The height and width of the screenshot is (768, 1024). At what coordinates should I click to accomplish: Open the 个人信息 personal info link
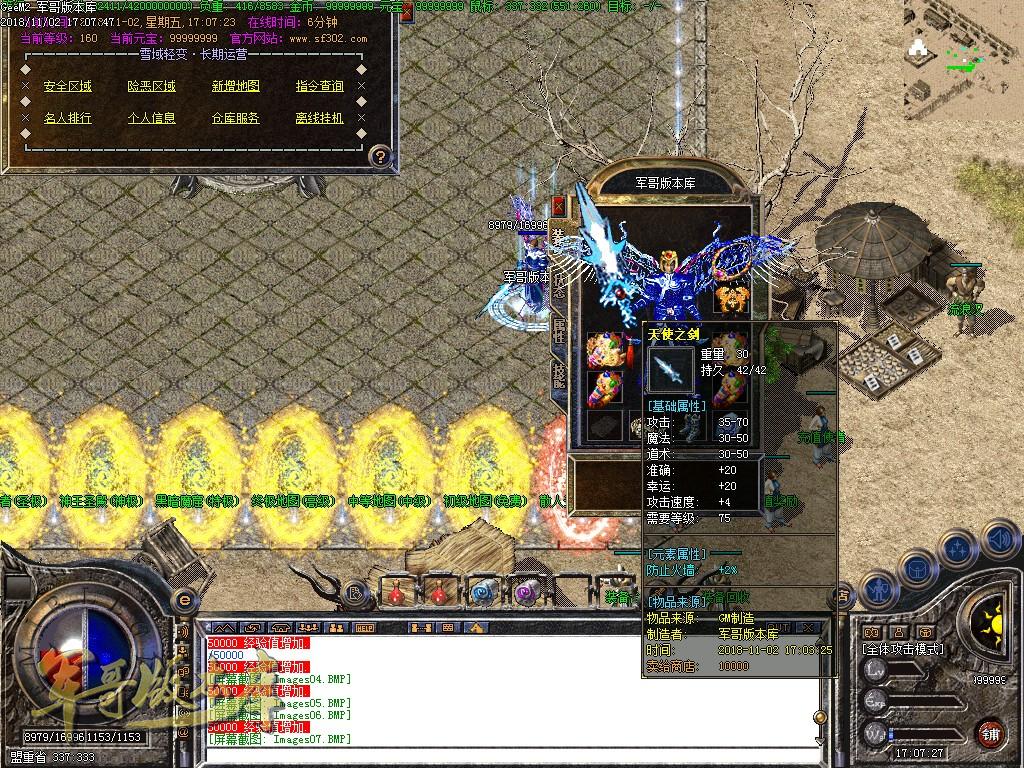click(x=152, y=117)
